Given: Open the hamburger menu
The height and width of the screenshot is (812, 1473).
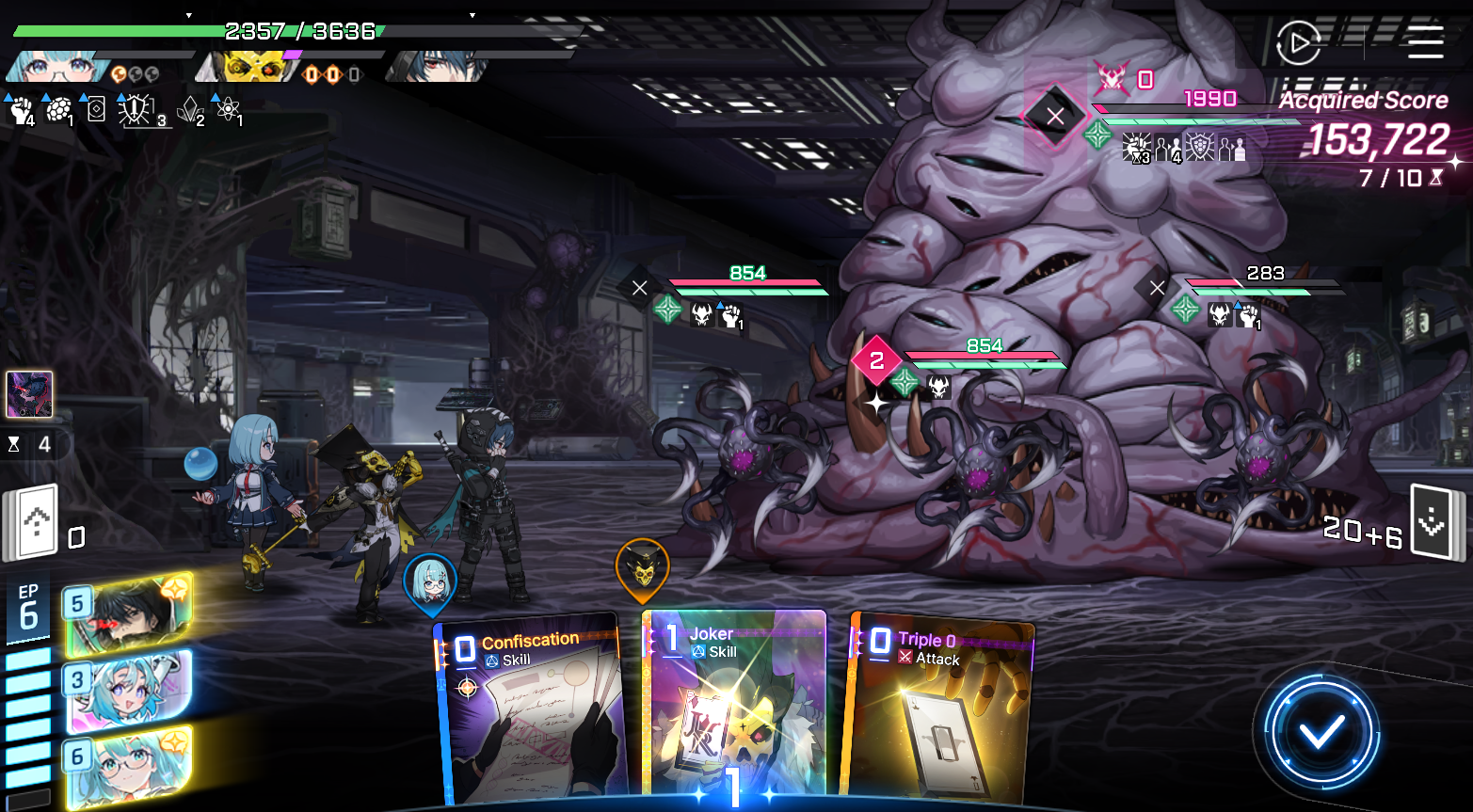Looking at the screenshot, I should pyautogui.click(x=1425, y=42).
